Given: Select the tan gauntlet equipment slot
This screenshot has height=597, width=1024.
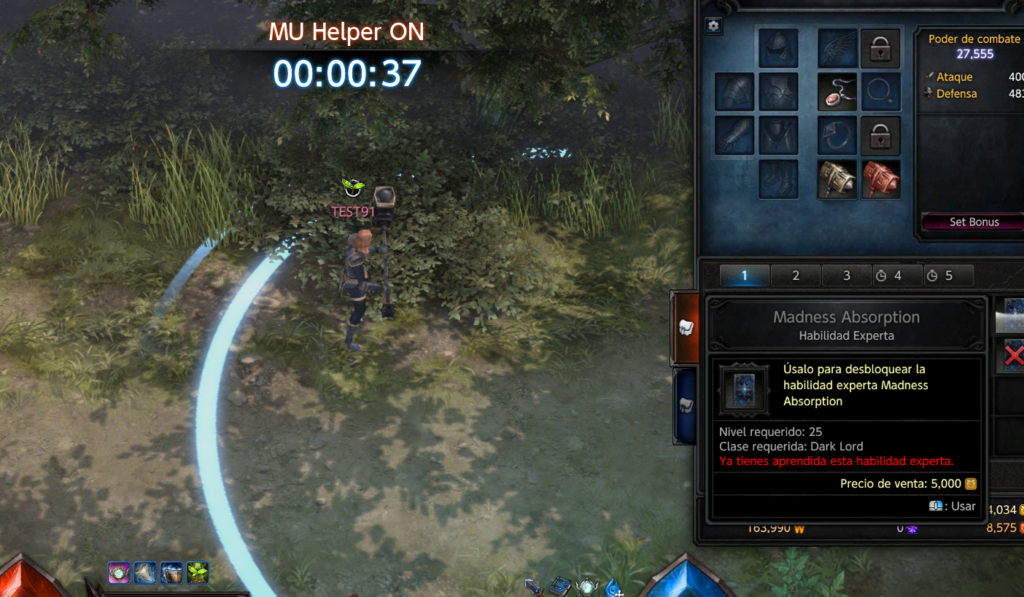Looking at the screenshot, I should pyautogui.click(x=837, y=179).
